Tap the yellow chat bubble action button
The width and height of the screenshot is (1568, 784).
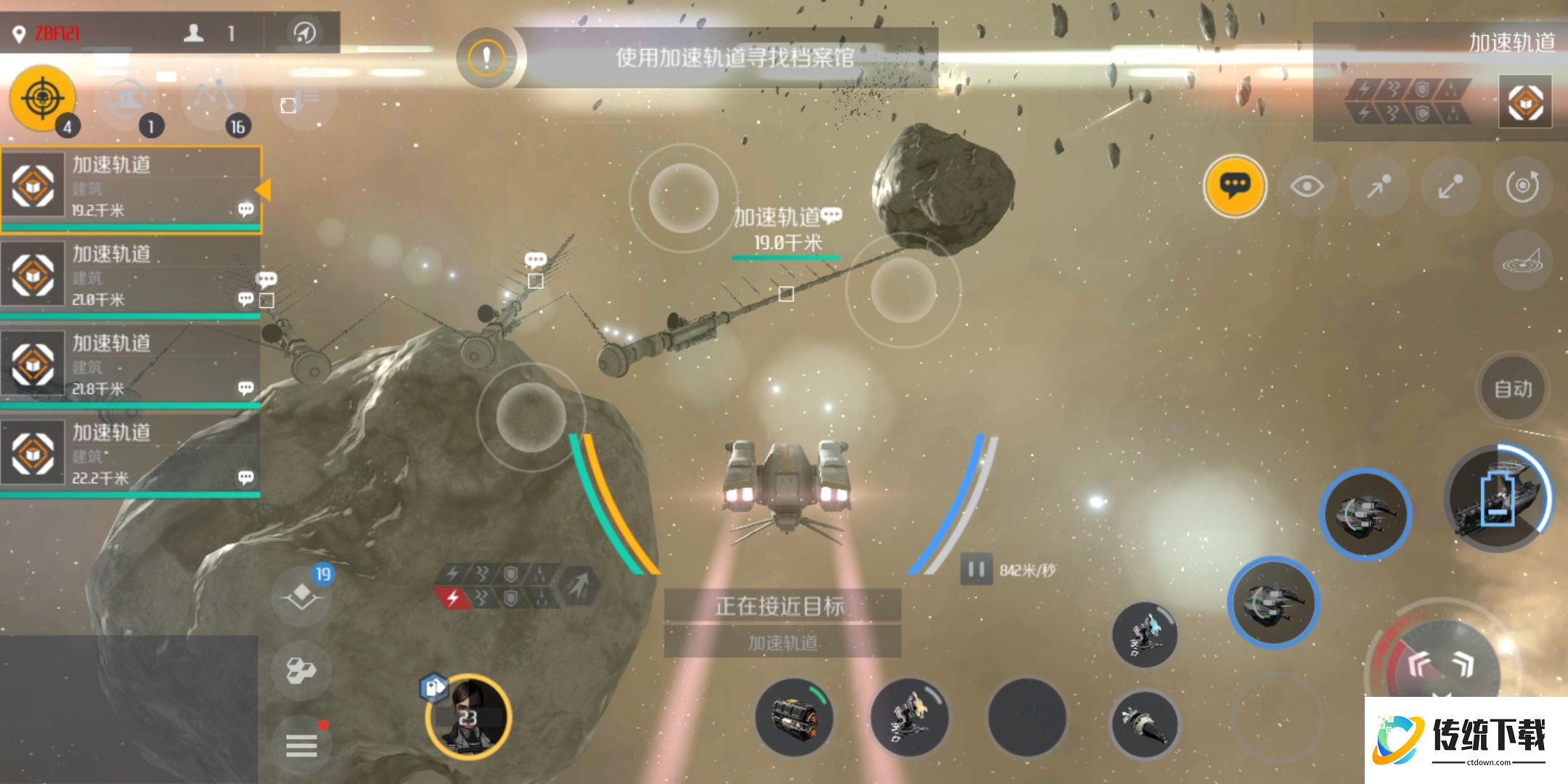pos(1234,186)
